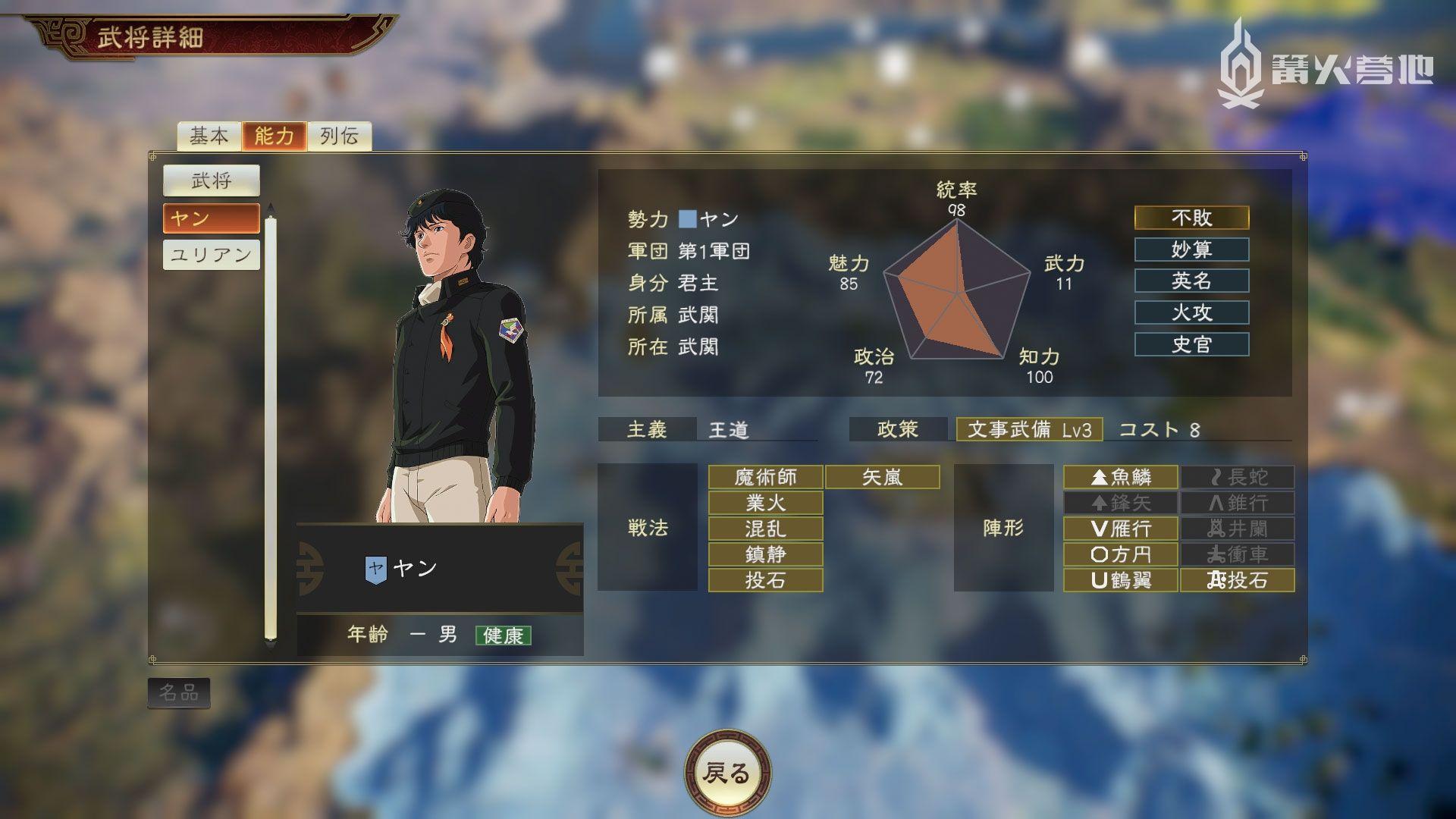View the 矢嵐 tactic

tap(882, 477)
